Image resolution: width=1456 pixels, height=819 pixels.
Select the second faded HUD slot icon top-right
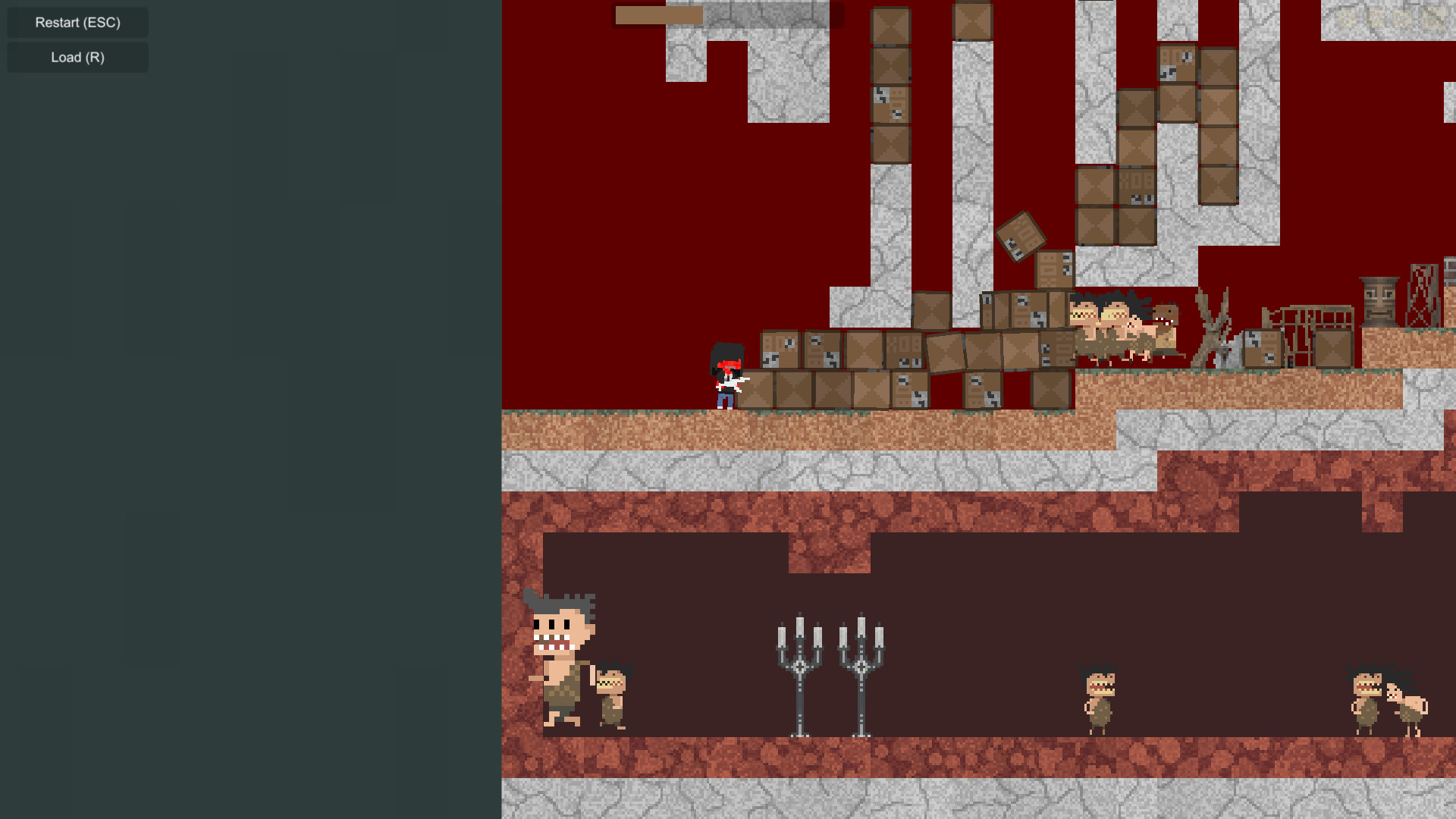tap(1374, 18)
